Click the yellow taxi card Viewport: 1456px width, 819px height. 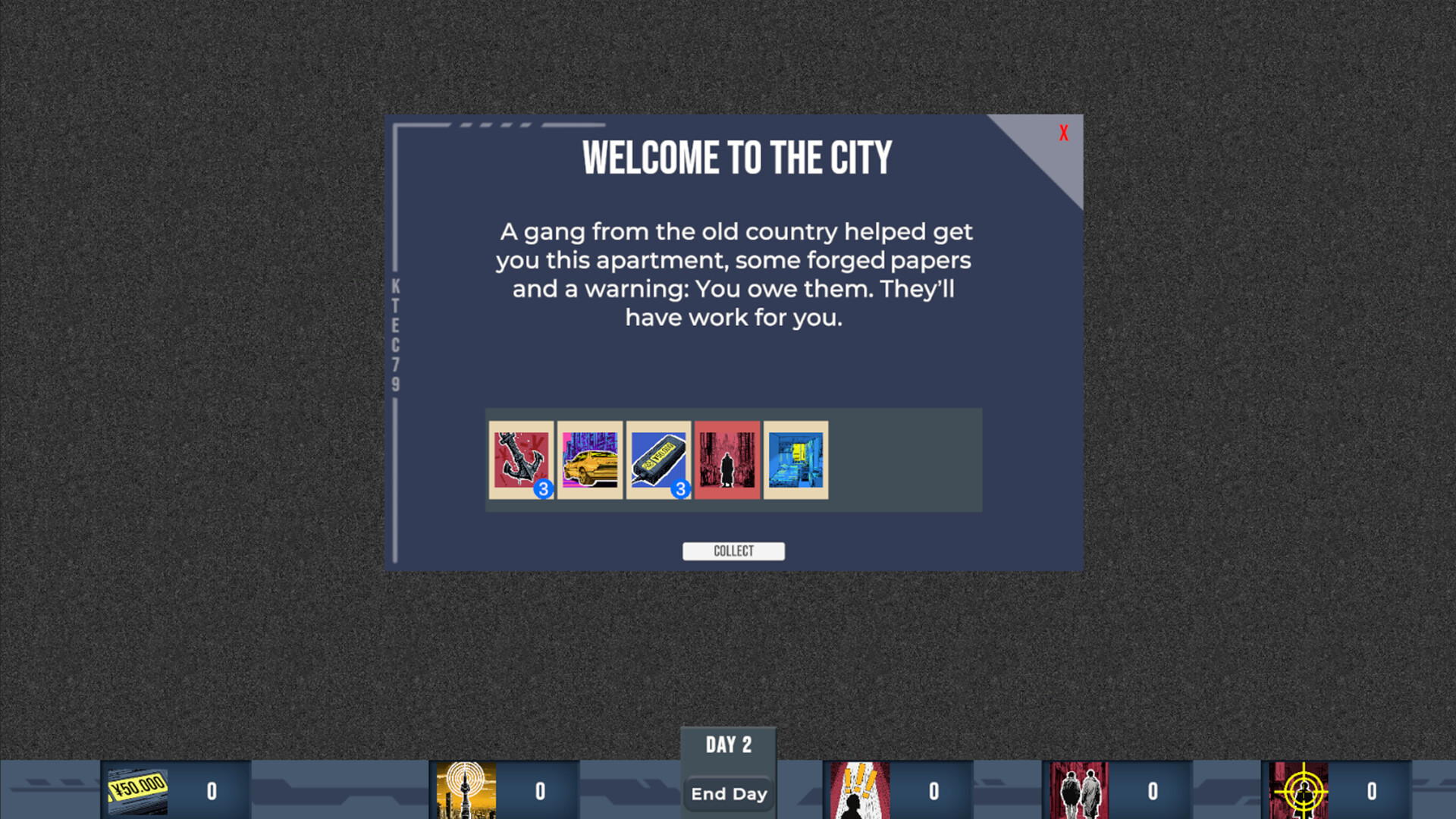(590, 460)
